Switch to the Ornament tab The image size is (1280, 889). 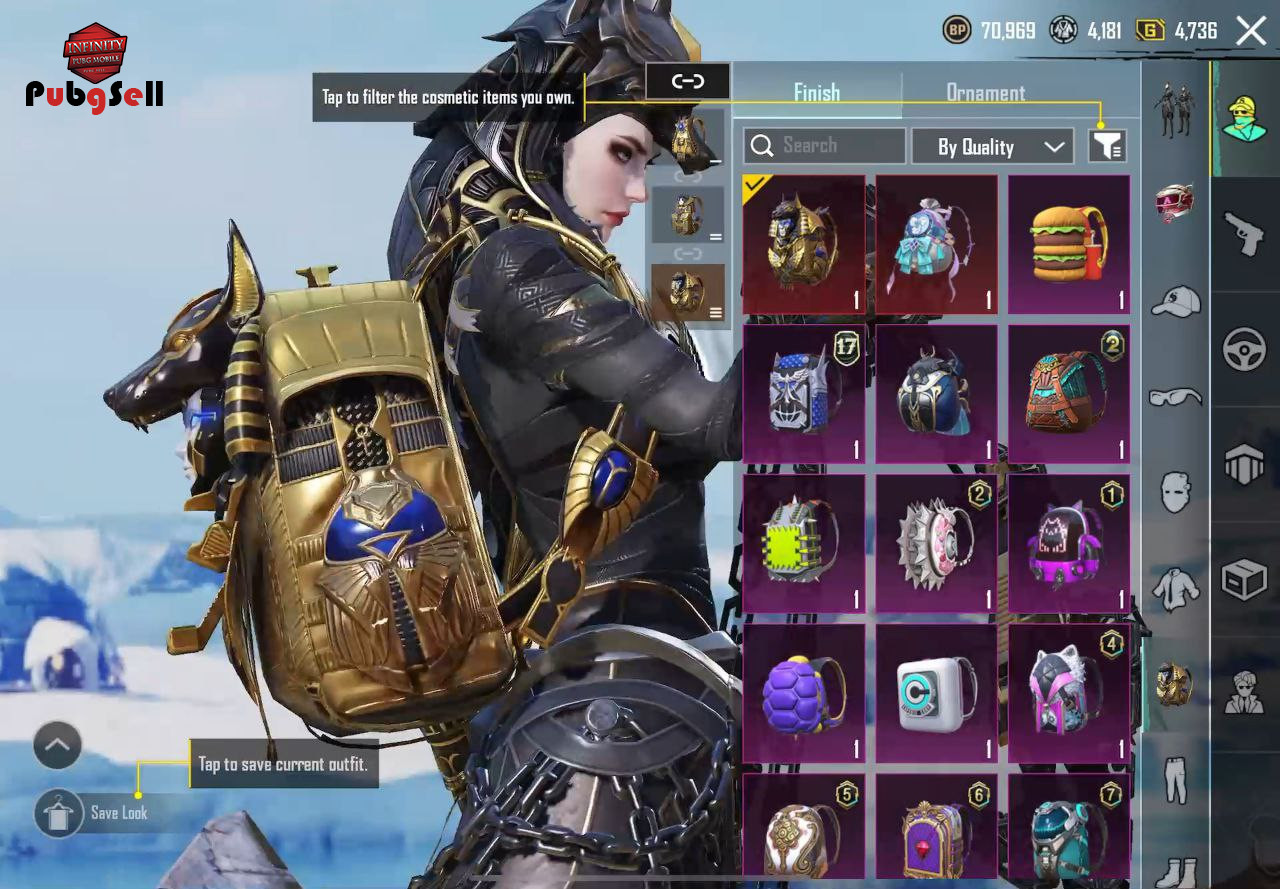tap(985, 93)
